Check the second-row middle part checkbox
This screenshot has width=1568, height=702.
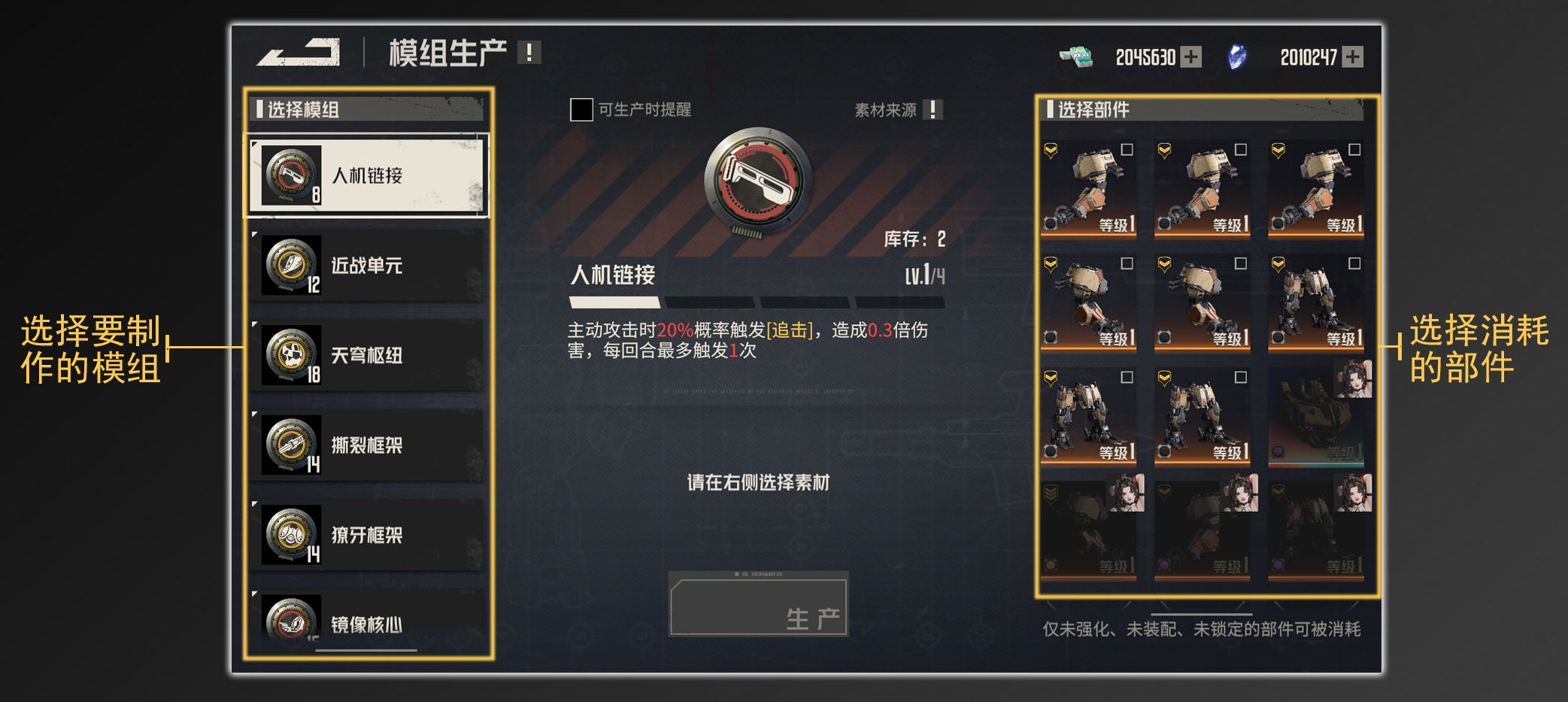pyautogui.click(x=1240, y=263)
